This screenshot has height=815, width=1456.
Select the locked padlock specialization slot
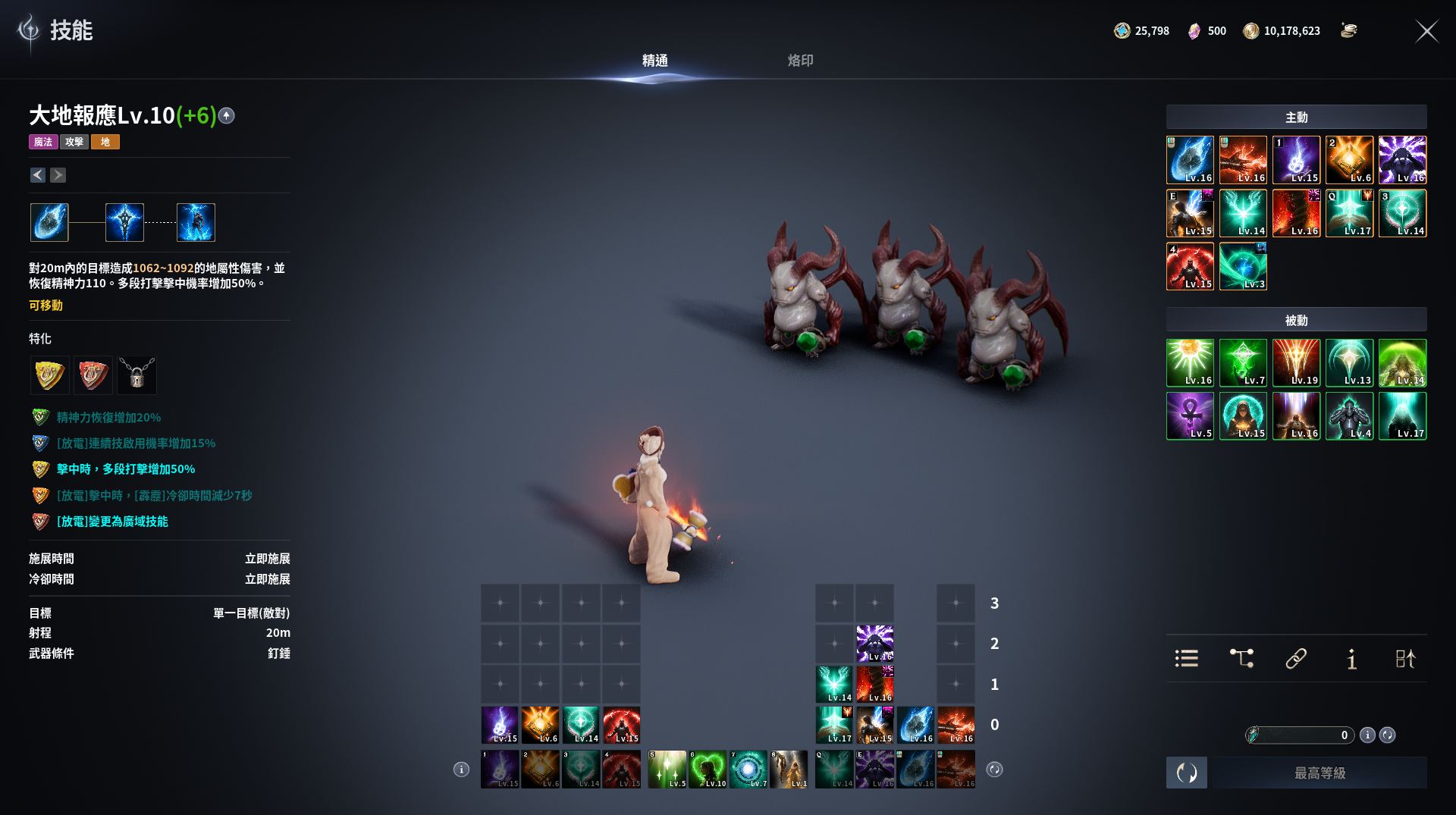[137, 375]
